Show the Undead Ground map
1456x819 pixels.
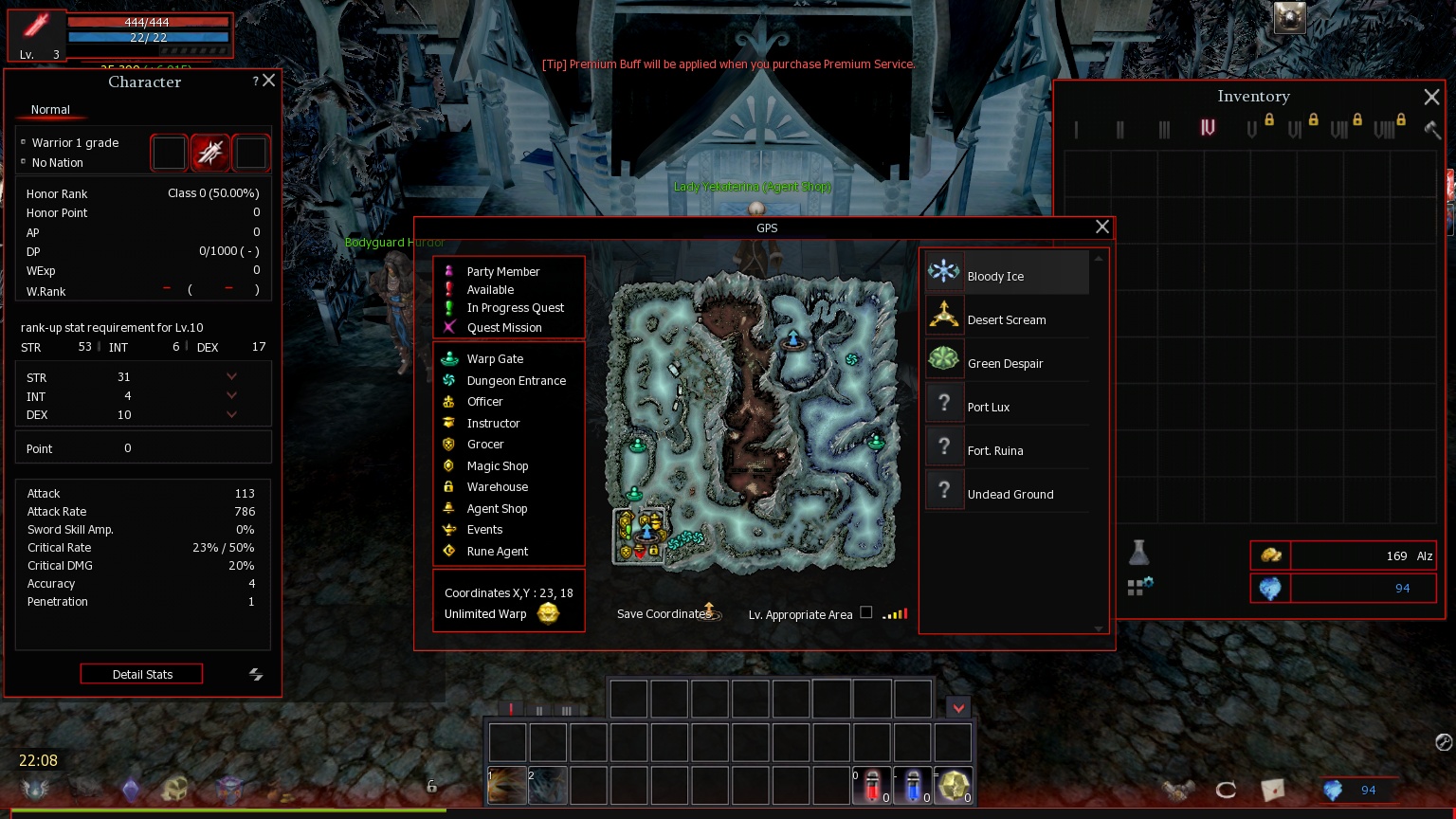(x=1006, y=494)
